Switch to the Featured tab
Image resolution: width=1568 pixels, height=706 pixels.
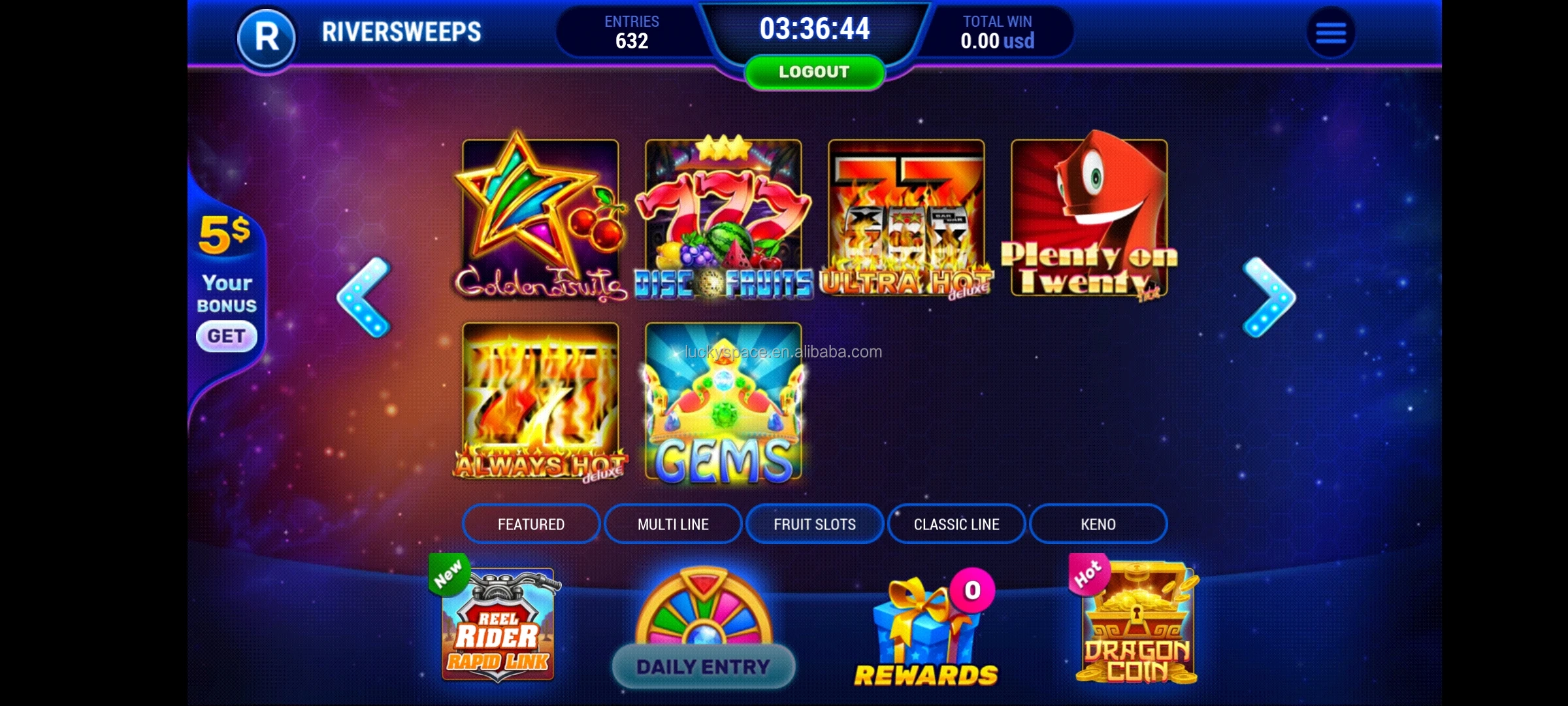click(x=531, y=524)
